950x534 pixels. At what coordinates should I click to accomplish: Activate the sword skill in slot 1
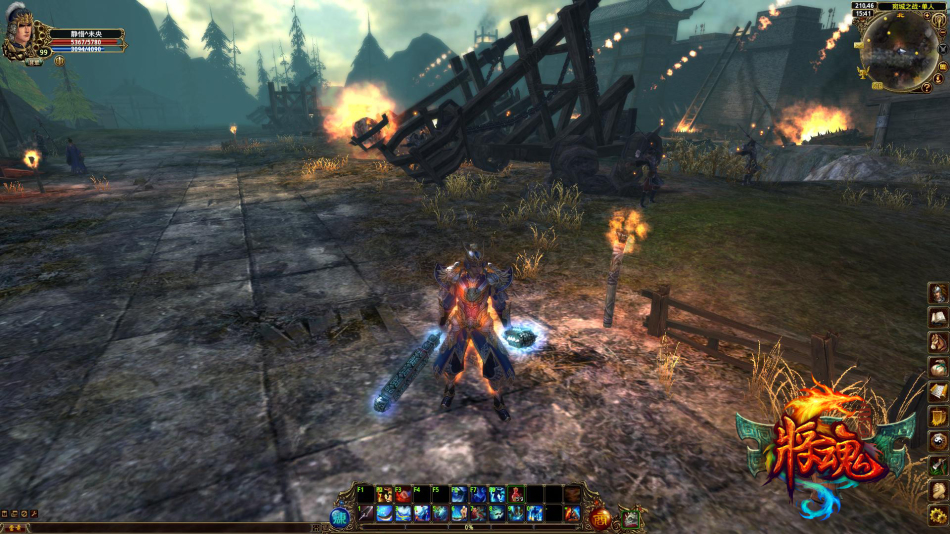(x=367, y=513)
